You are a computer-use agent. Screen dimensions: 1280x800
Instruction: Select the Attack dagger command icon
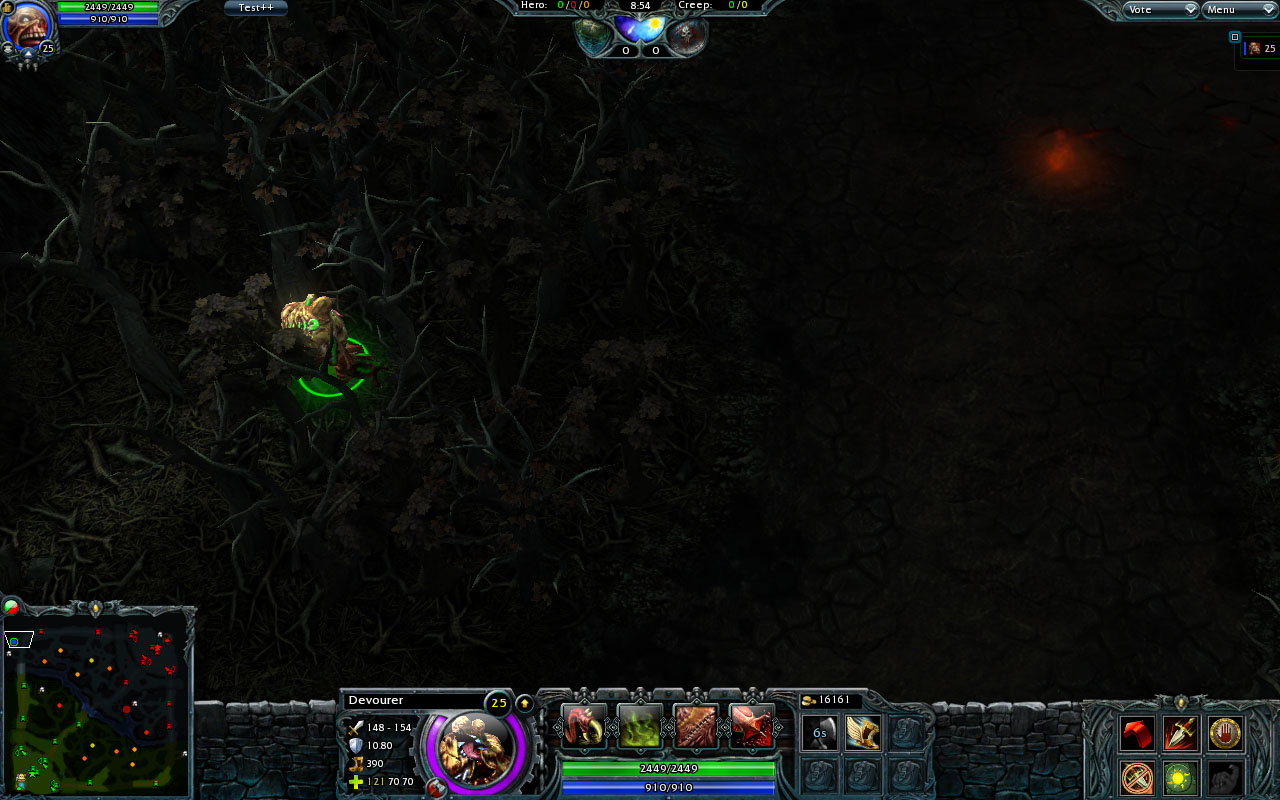[1180, 733]
